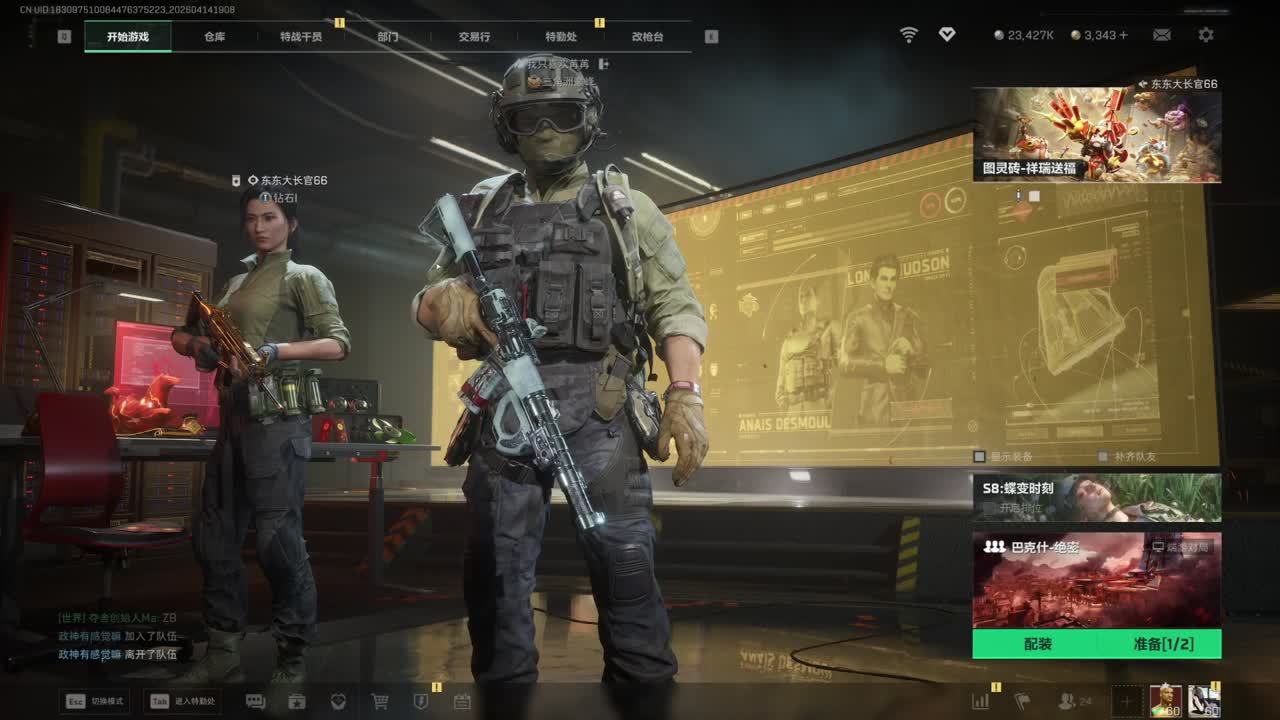Switch to the 改枪台 gunsmith tab
1280x720 pixels.
tap(647, 37)
